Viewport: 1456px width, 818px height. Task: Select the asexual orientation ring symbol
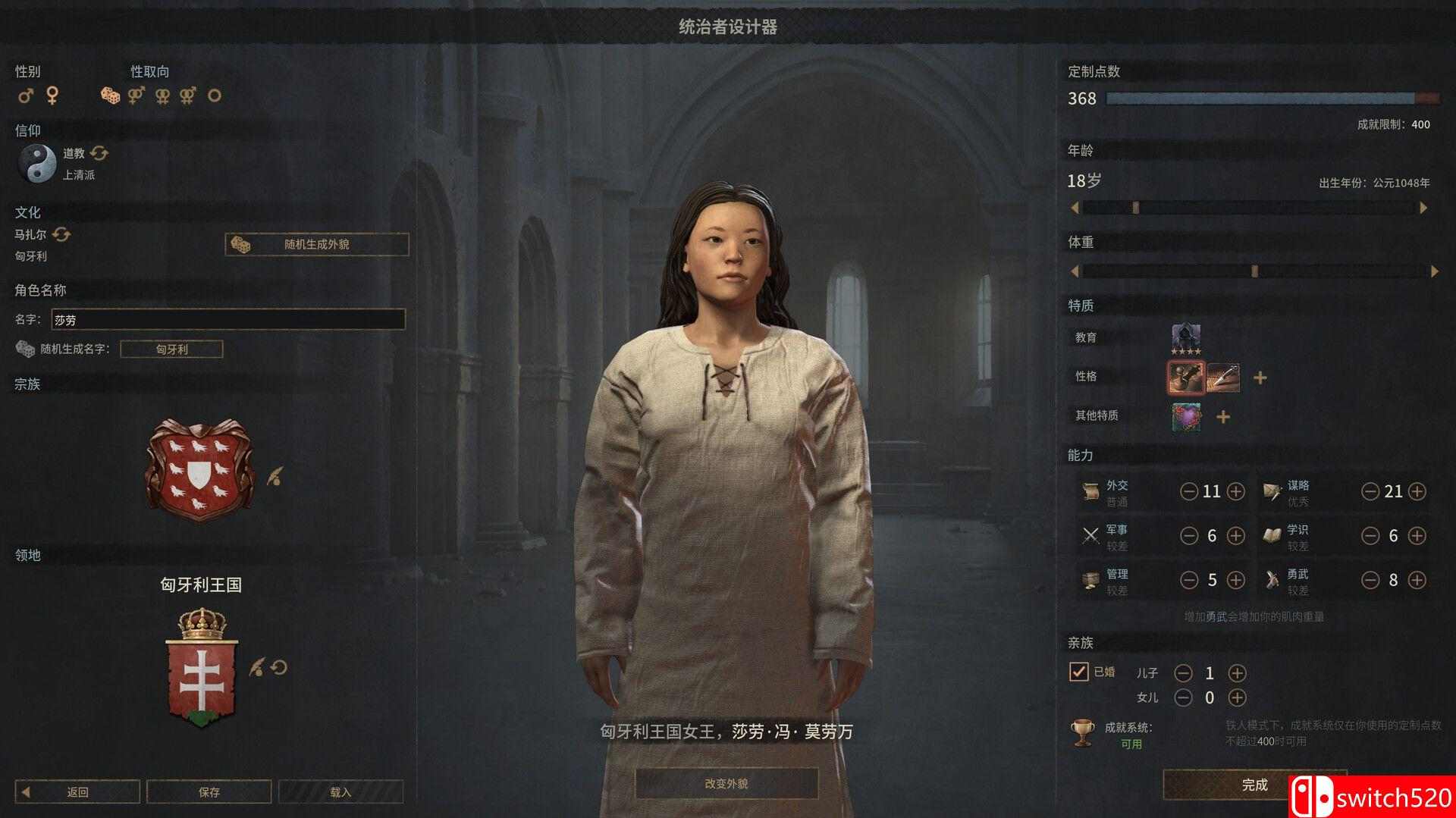pyautogui.click(x=215, y=96)
